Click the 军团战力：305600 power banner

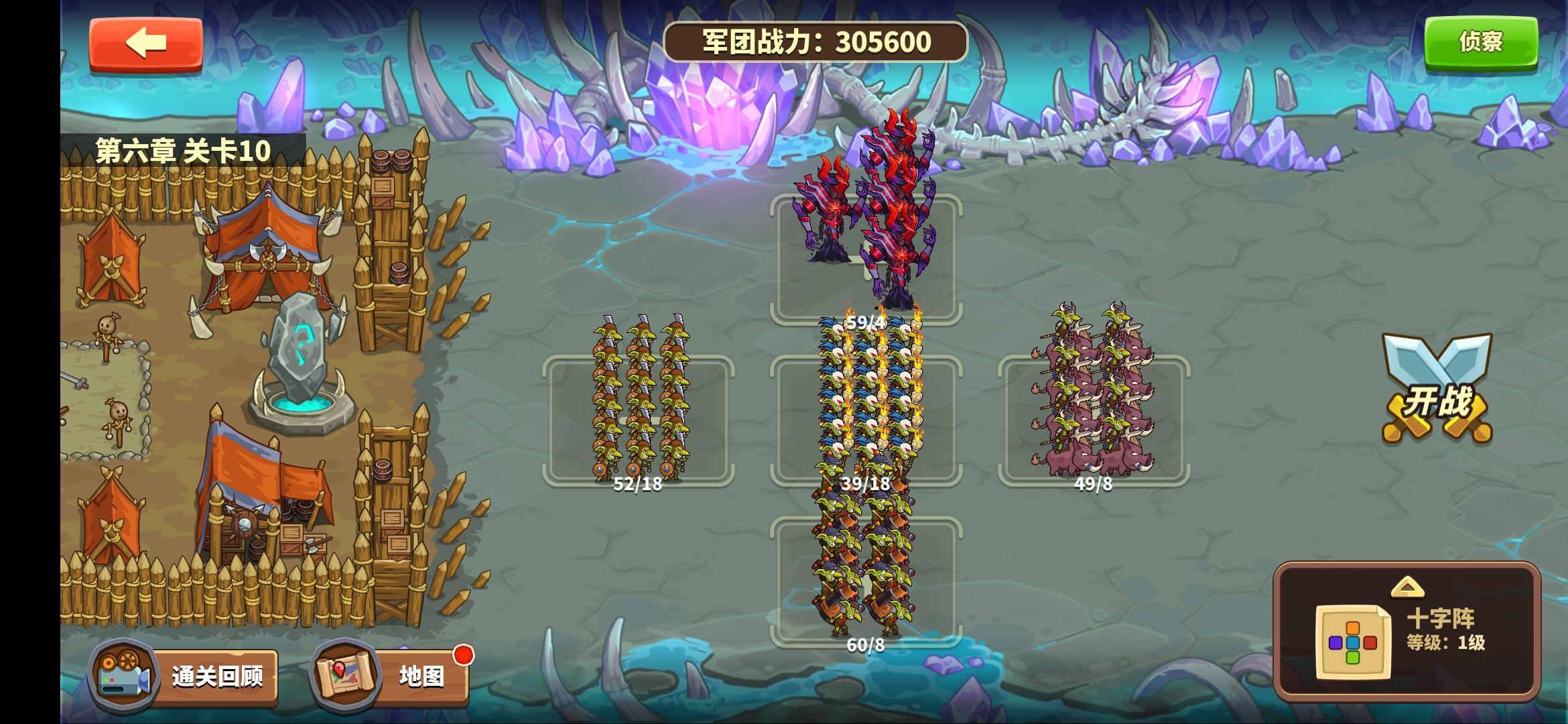click(813, 40)
